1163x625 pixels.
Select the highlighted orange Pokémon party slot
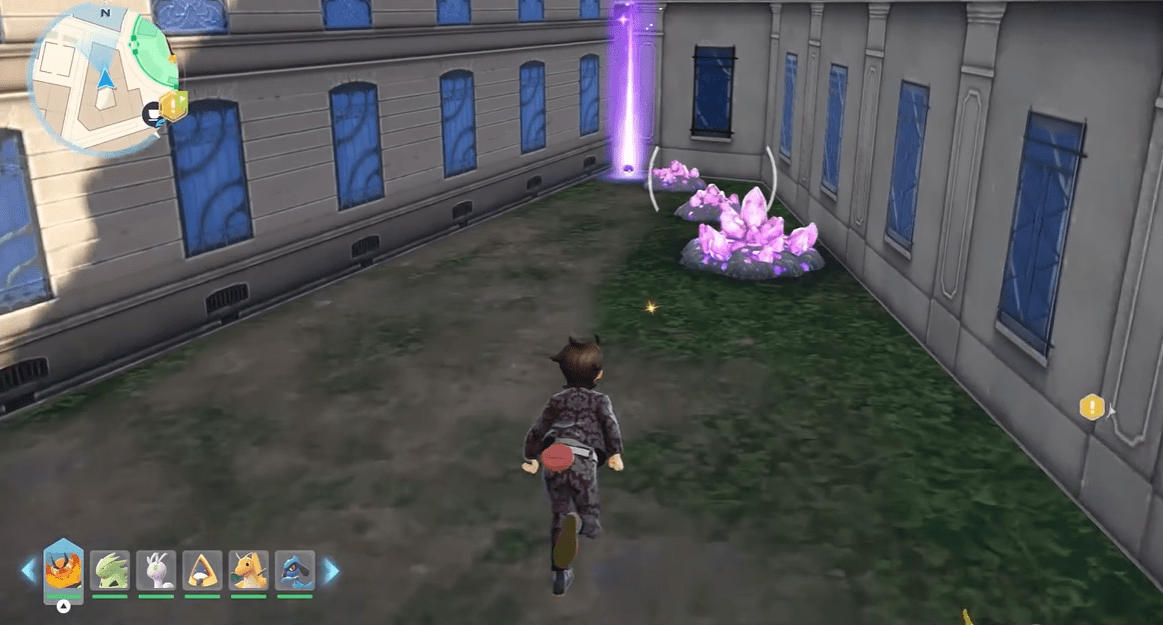coord(63,571)
